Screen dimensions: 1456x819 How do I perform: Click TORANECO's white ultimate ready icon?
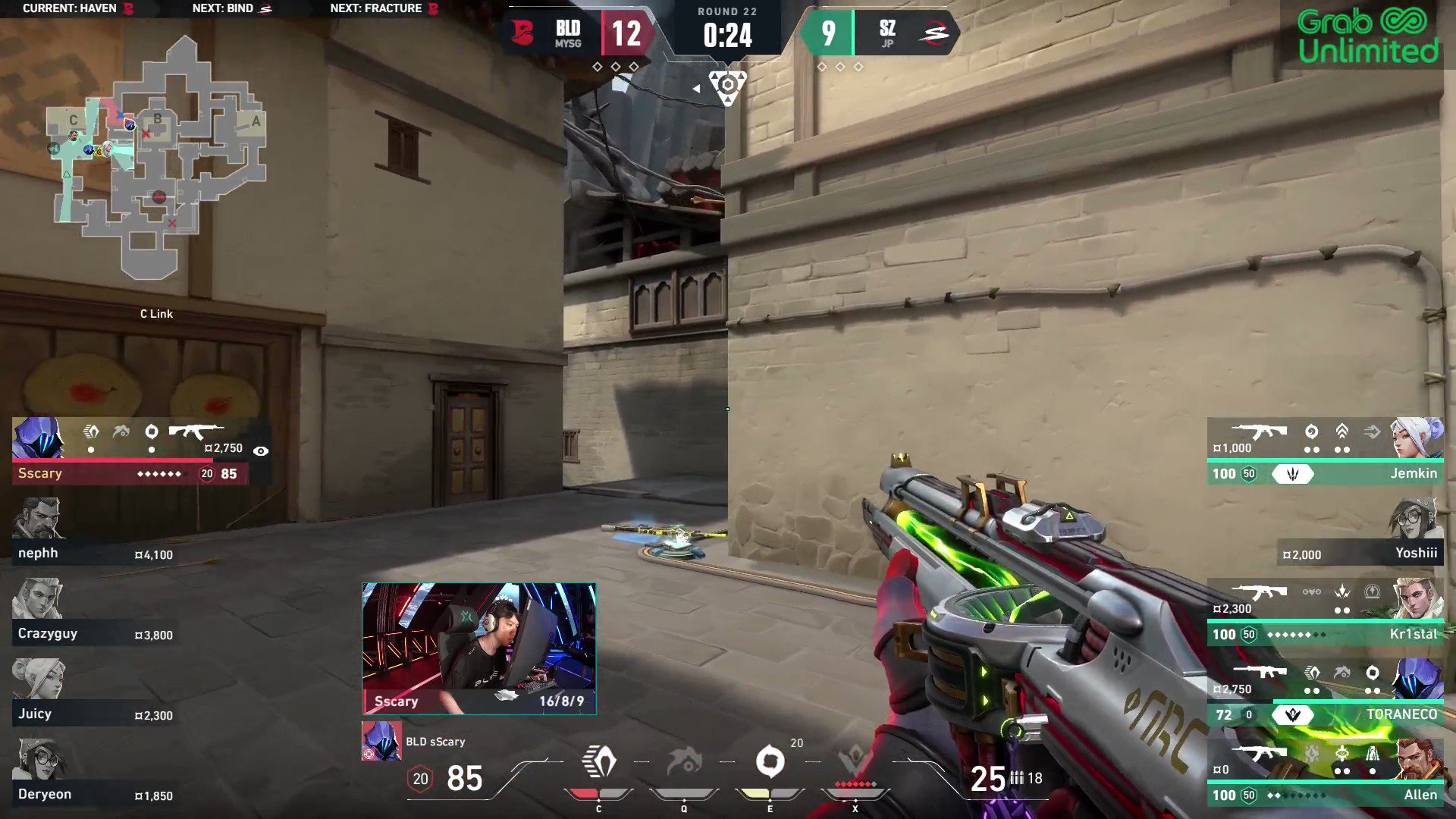pos(1294,714)
